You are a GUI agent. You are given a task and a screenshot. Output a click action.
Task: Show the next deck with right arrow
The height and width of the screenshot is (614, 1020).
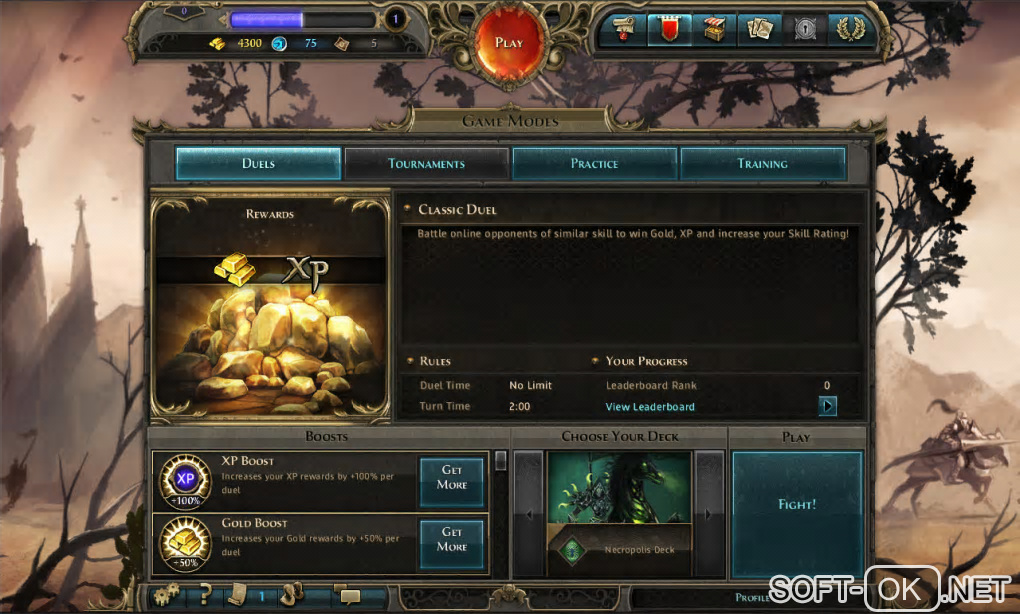709,514
